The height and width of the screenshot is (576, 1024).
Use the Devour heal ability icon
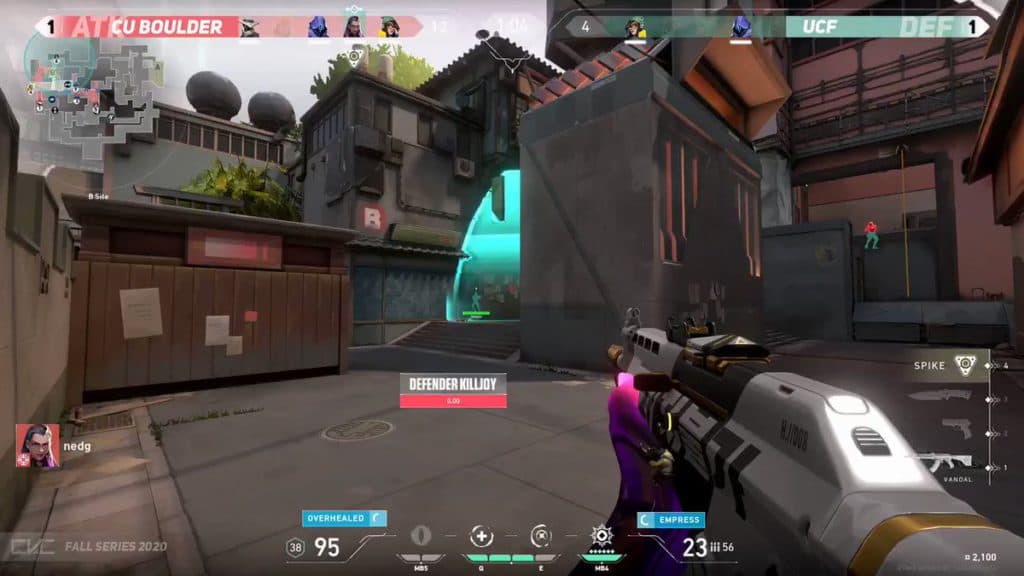click(482, 536)
